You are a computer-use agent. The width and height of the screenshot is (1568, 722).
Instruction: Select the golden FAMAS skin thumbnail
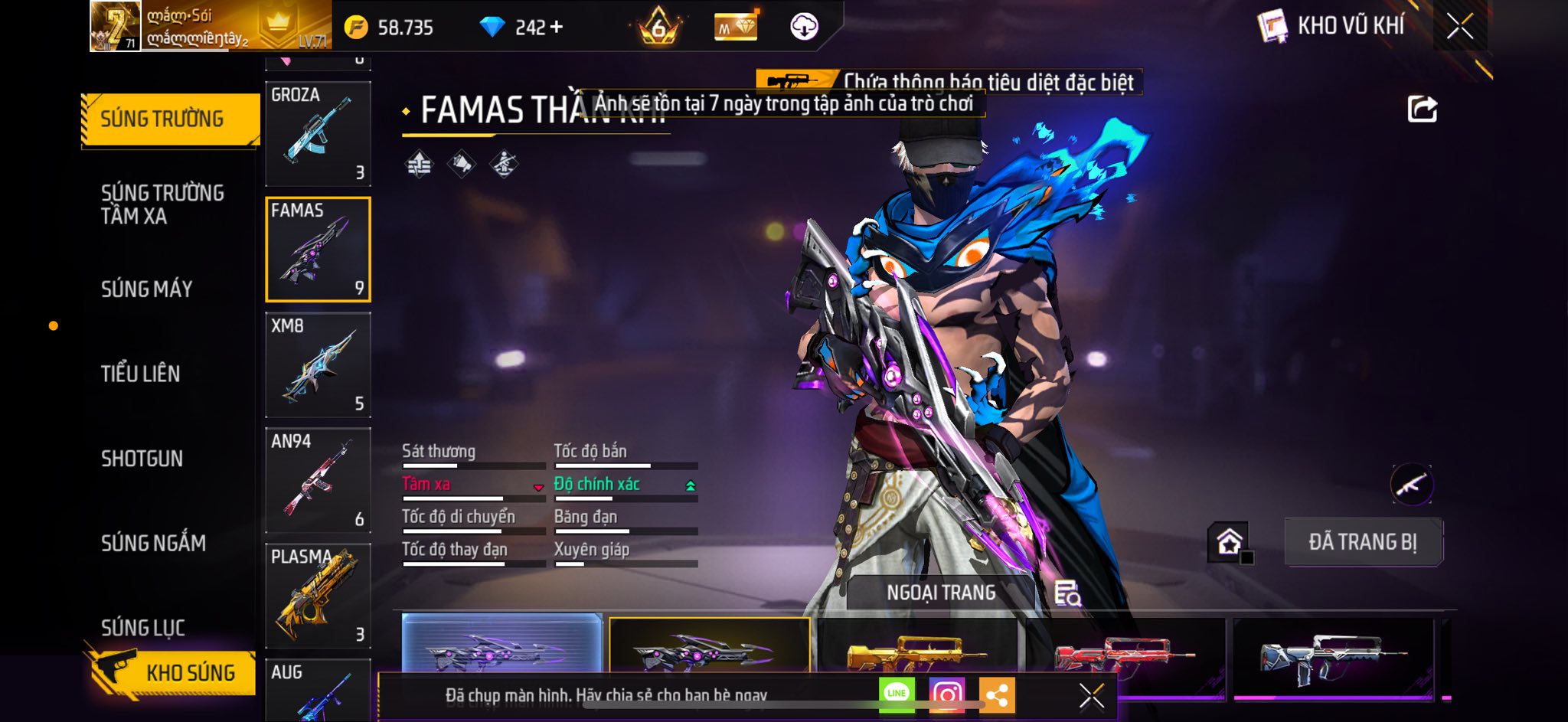[x=917, y=651]
